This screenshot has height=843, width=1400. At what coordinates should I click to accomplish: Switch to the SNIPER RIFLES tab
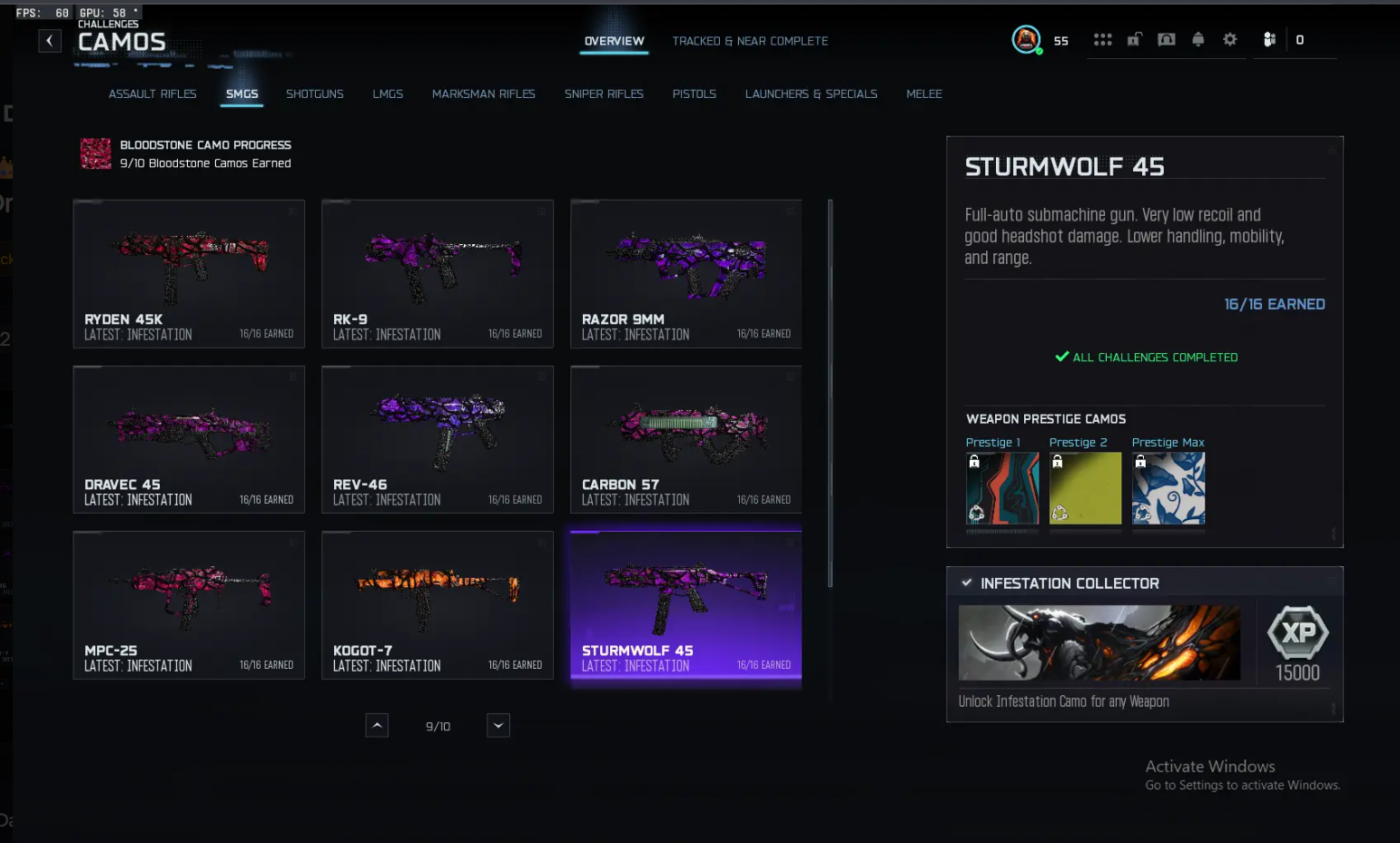pos(604,93)
